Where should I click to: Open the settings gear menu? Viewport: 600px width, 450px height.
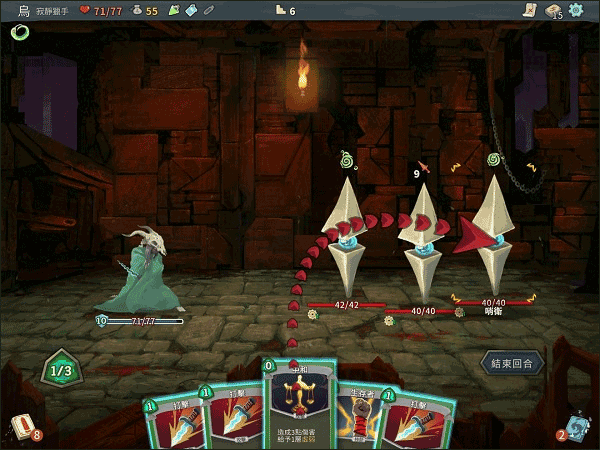(x=576, y=10)
